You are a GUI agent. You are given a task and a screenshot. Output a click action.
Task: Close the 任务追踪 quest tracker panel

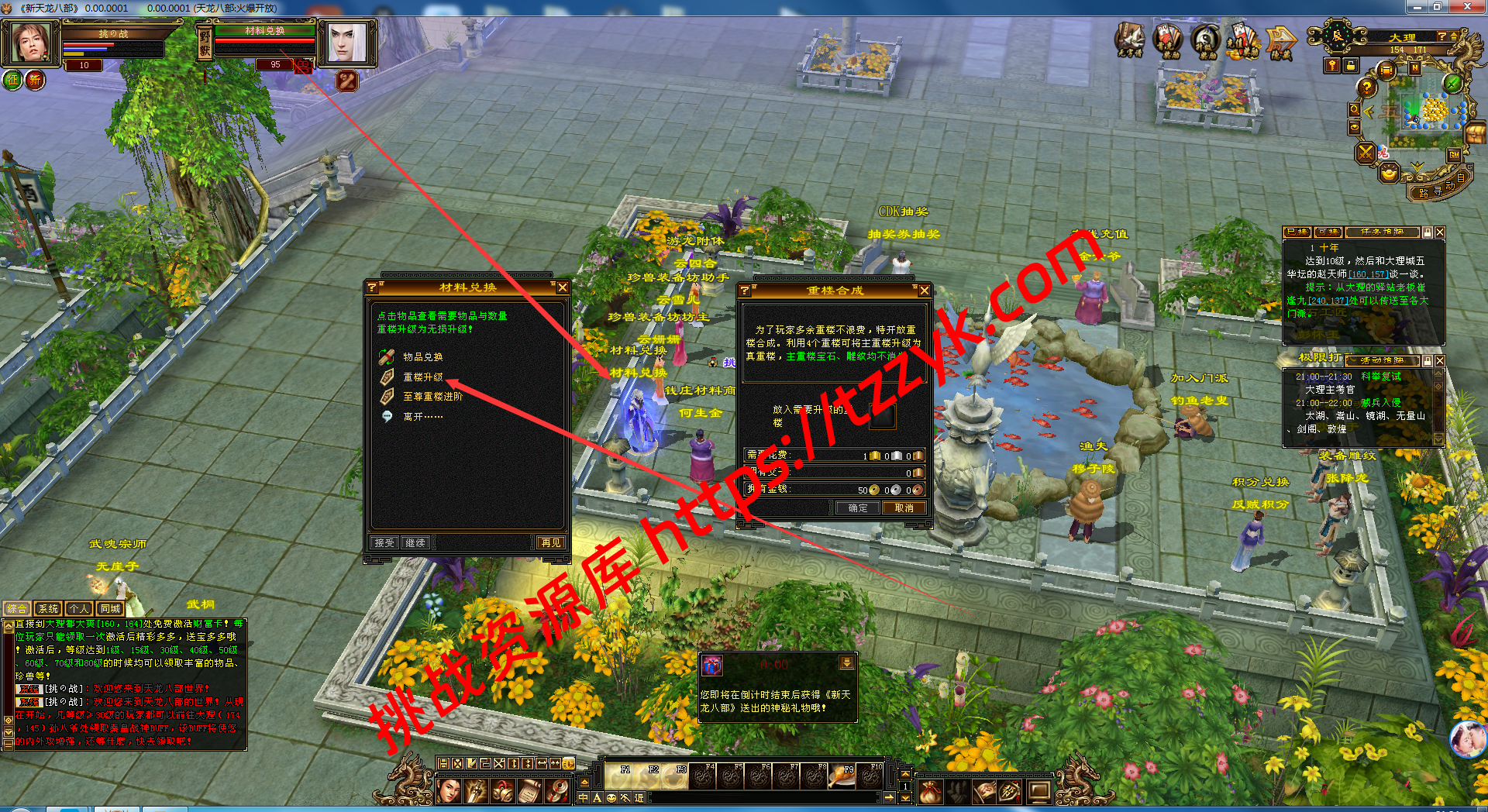tap(1440, 232)
